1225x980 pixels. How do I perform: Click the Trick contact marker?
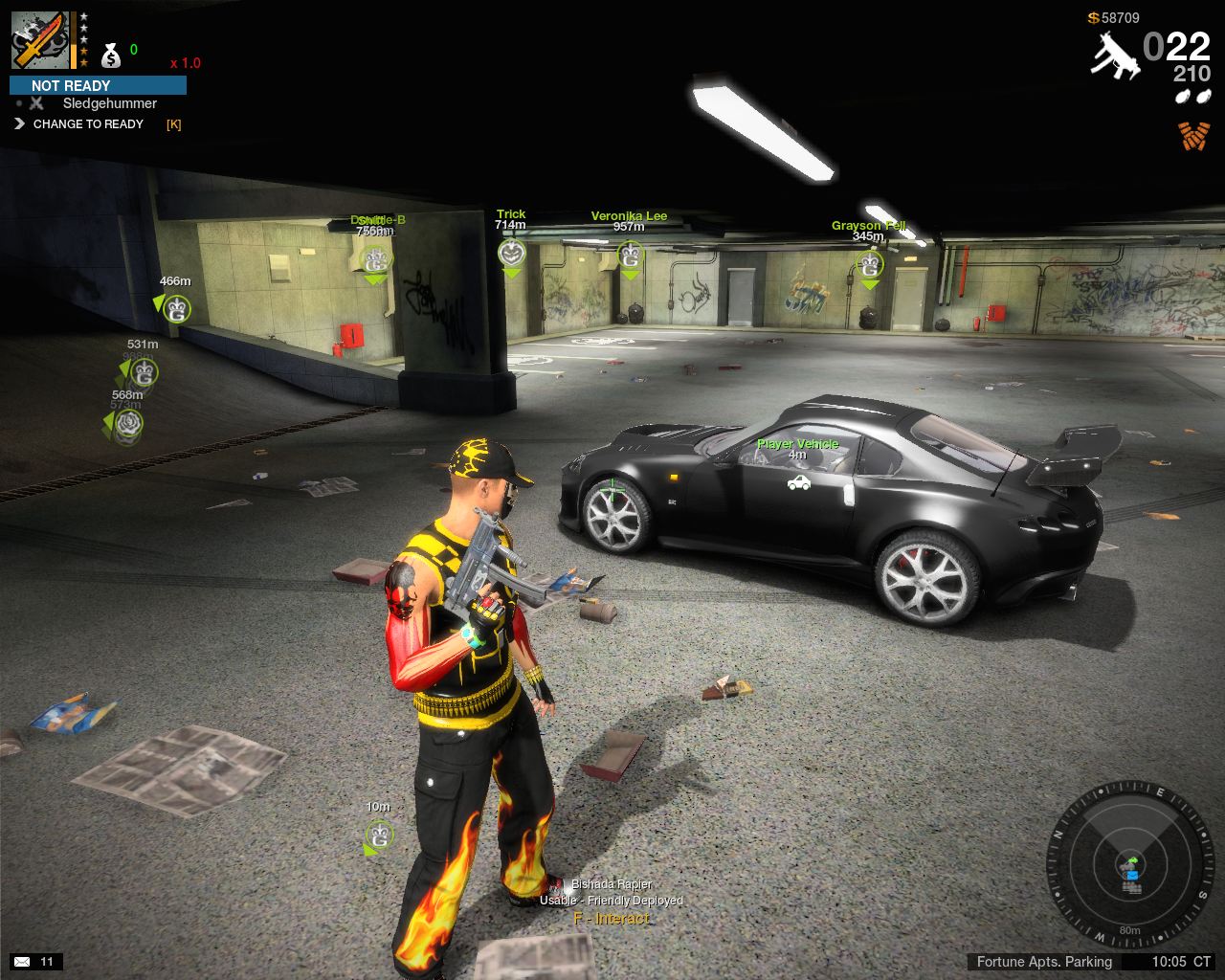(x=512, y=254)
